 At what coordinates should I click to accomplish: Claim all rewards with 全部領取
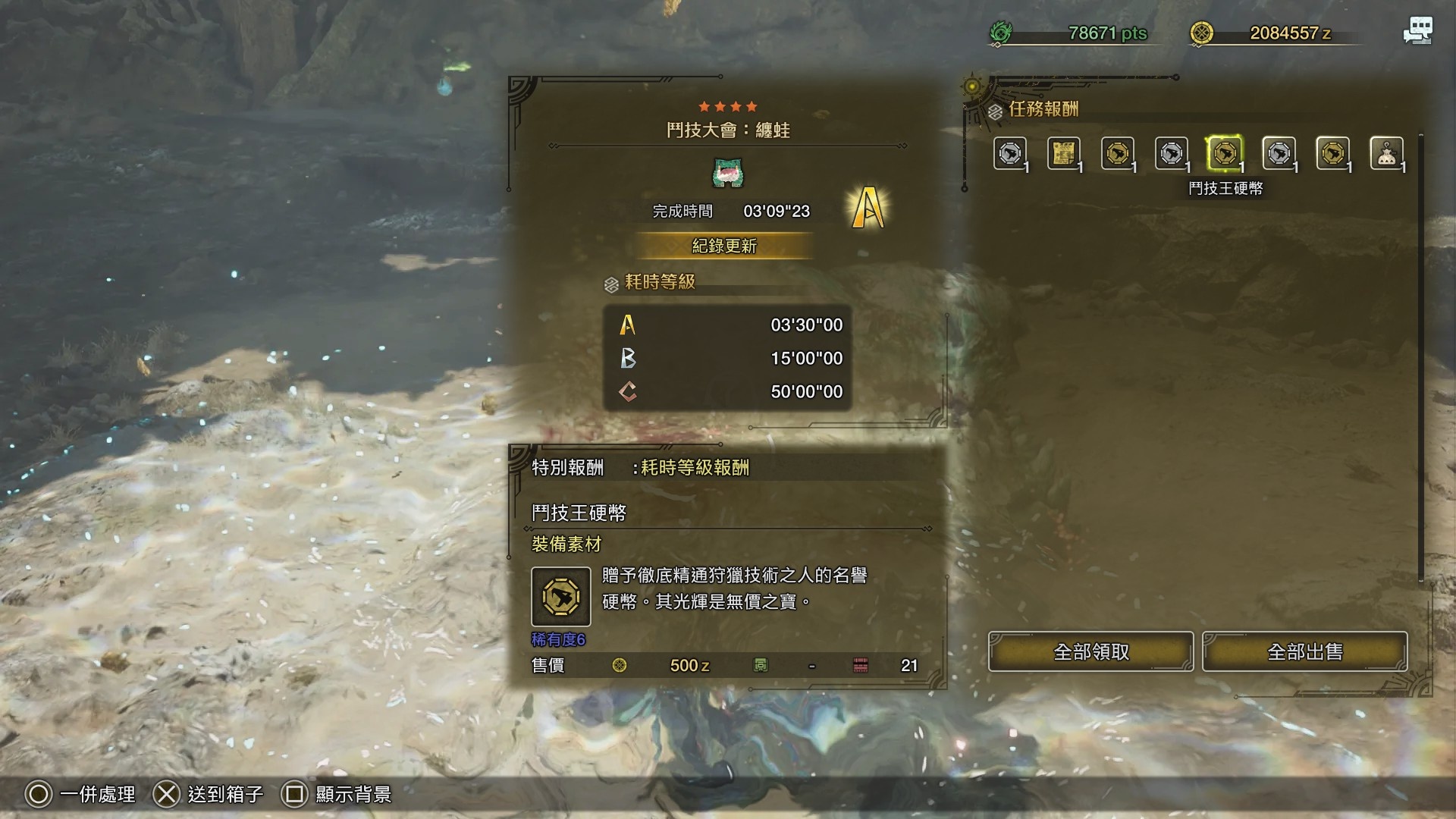pos(1090,651)
